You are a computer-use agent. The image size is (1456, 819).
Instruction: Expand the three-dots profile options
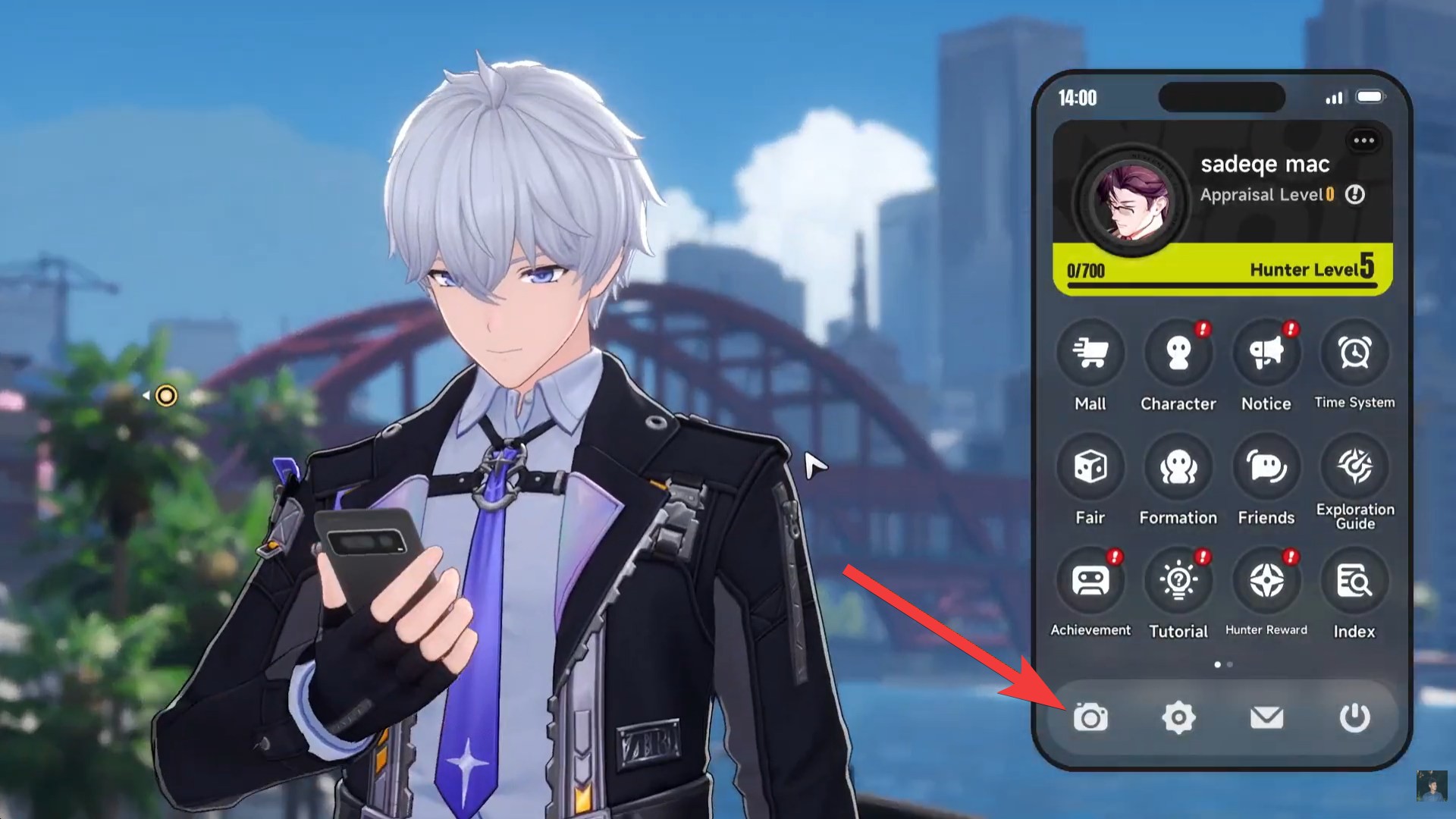1364,140
